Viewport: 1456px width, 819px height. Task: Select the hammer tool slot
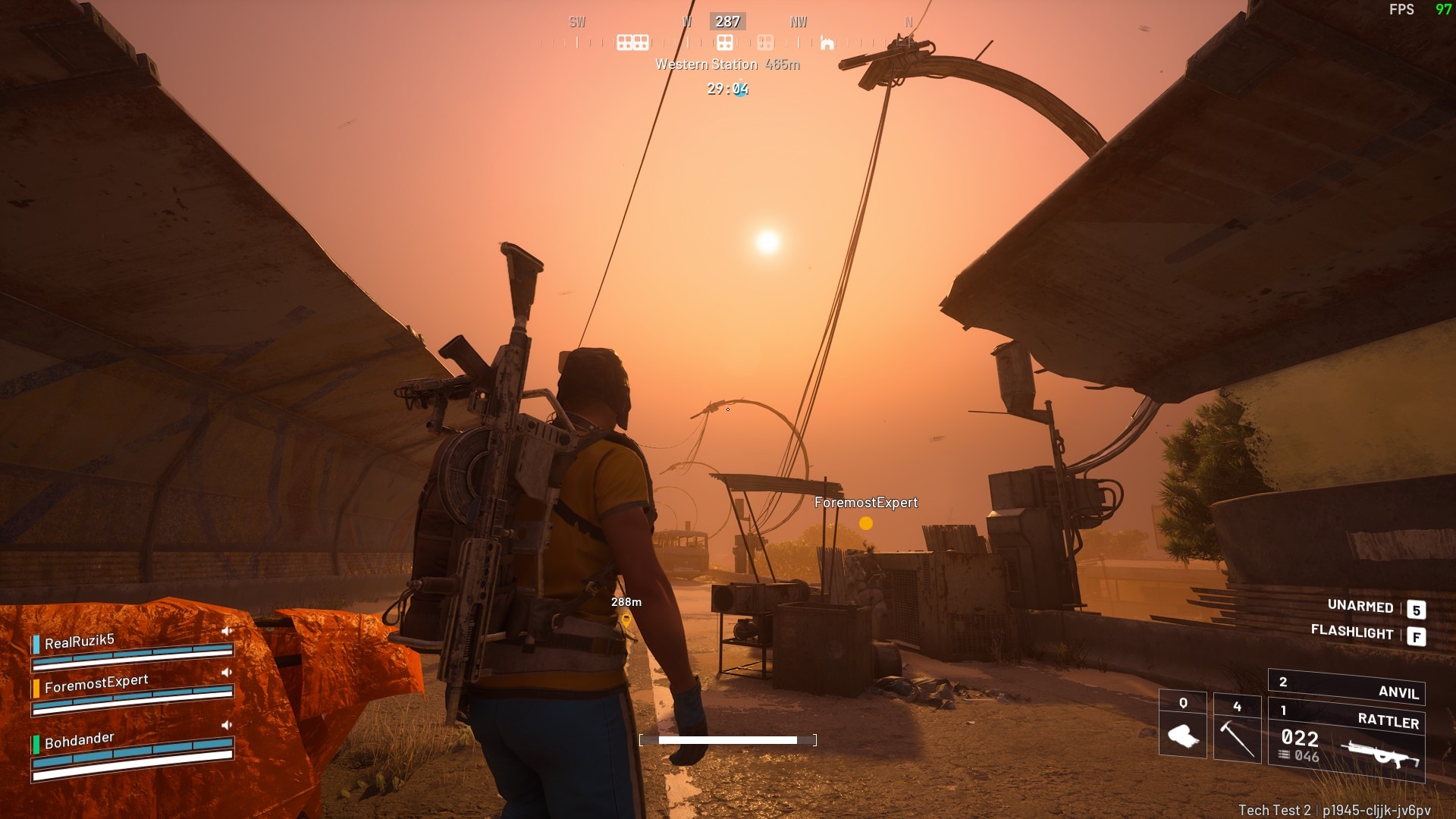pyautogui.click(x=1237, y=729)
